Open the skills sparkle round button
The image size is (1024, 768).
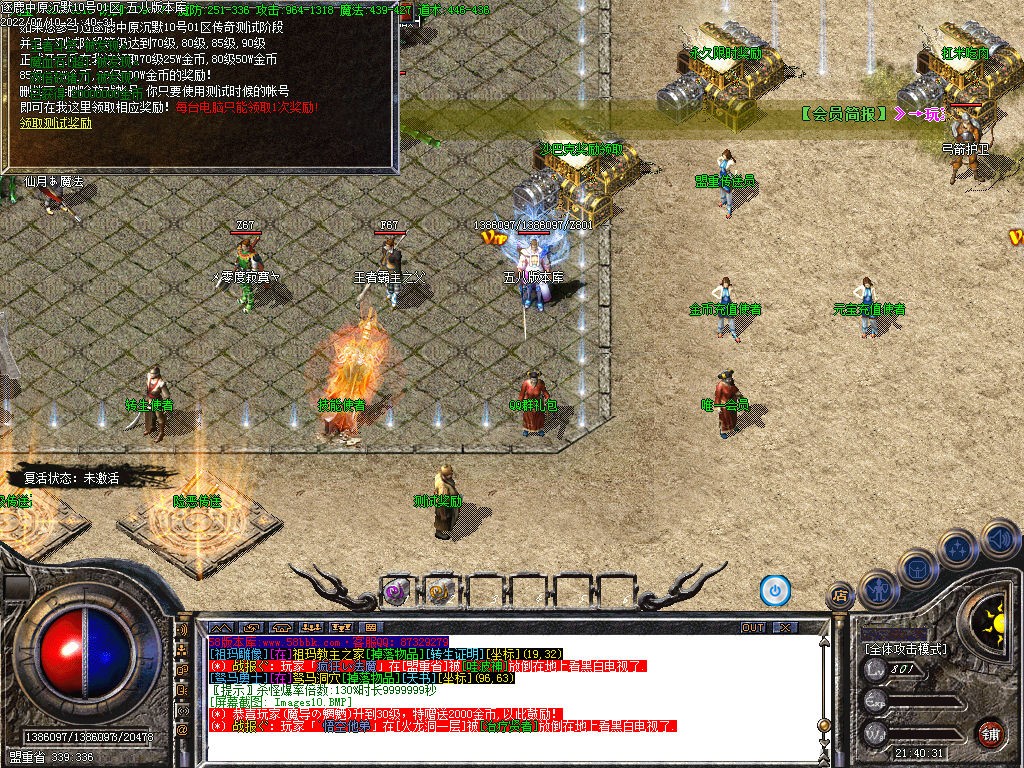click(x=957, y=549)
